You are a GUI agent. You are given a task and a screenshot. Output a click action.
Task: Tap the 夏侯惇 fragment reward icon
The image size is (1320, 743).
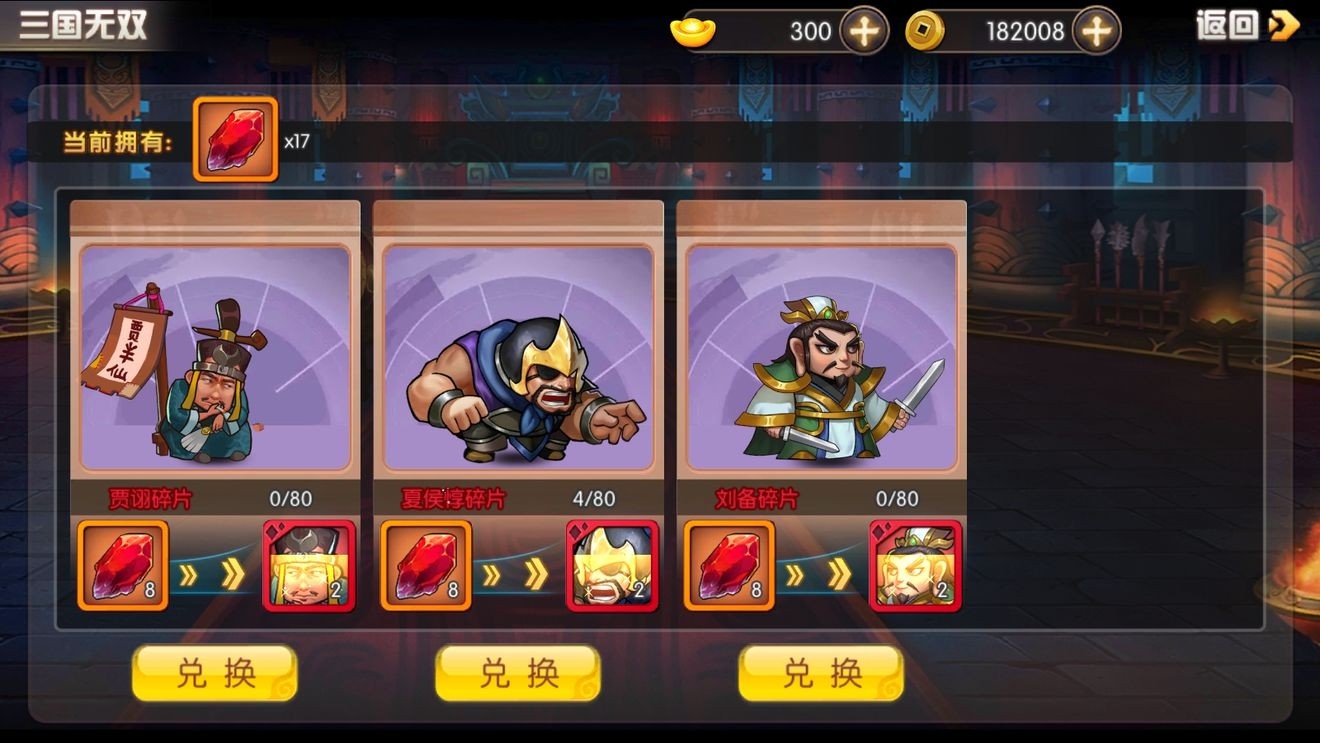click(612, 566)
